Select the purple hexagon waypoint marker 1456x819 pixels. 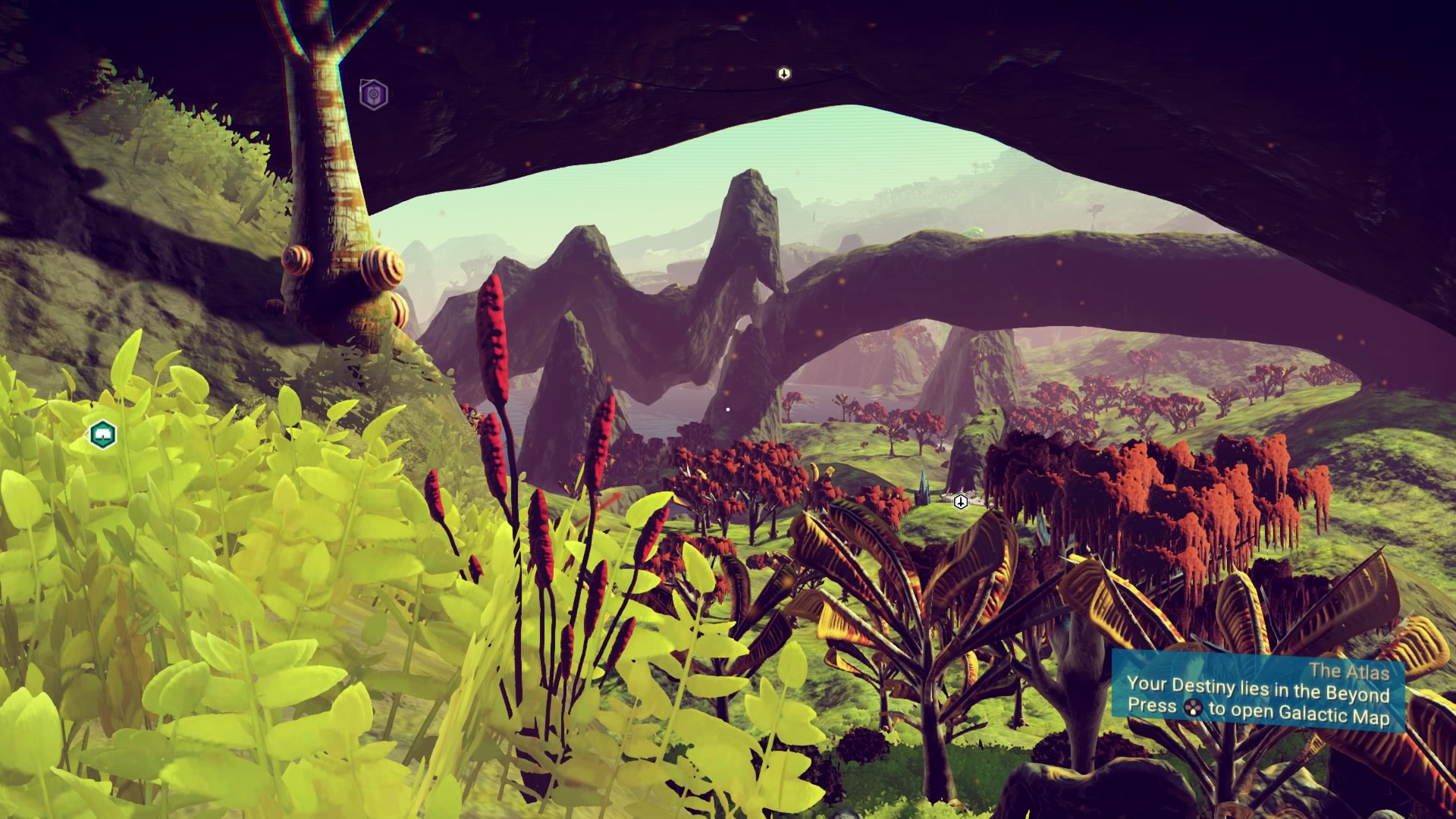point(373,95)
